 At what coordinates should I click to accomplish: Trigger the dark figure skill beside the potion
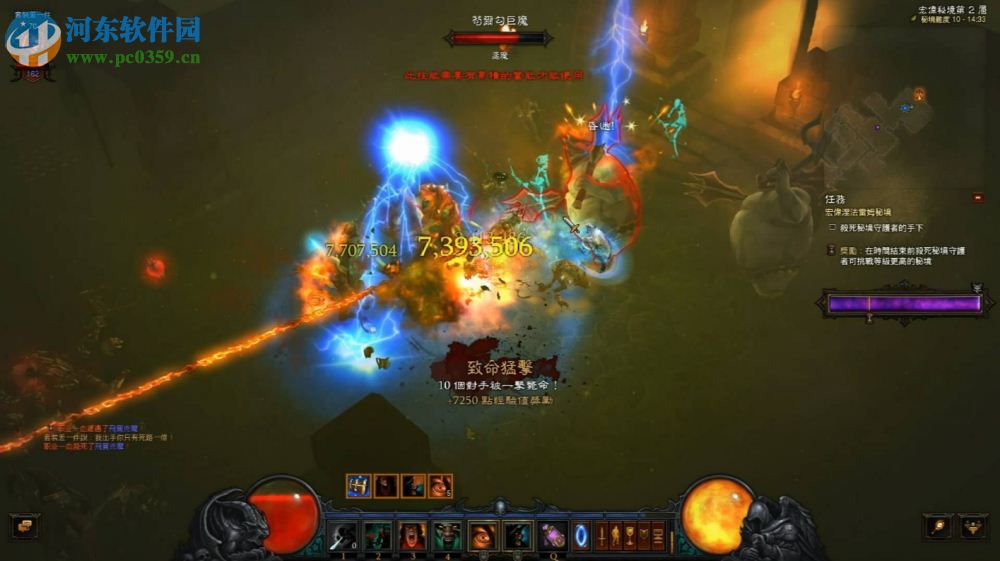tap(516, 536)
